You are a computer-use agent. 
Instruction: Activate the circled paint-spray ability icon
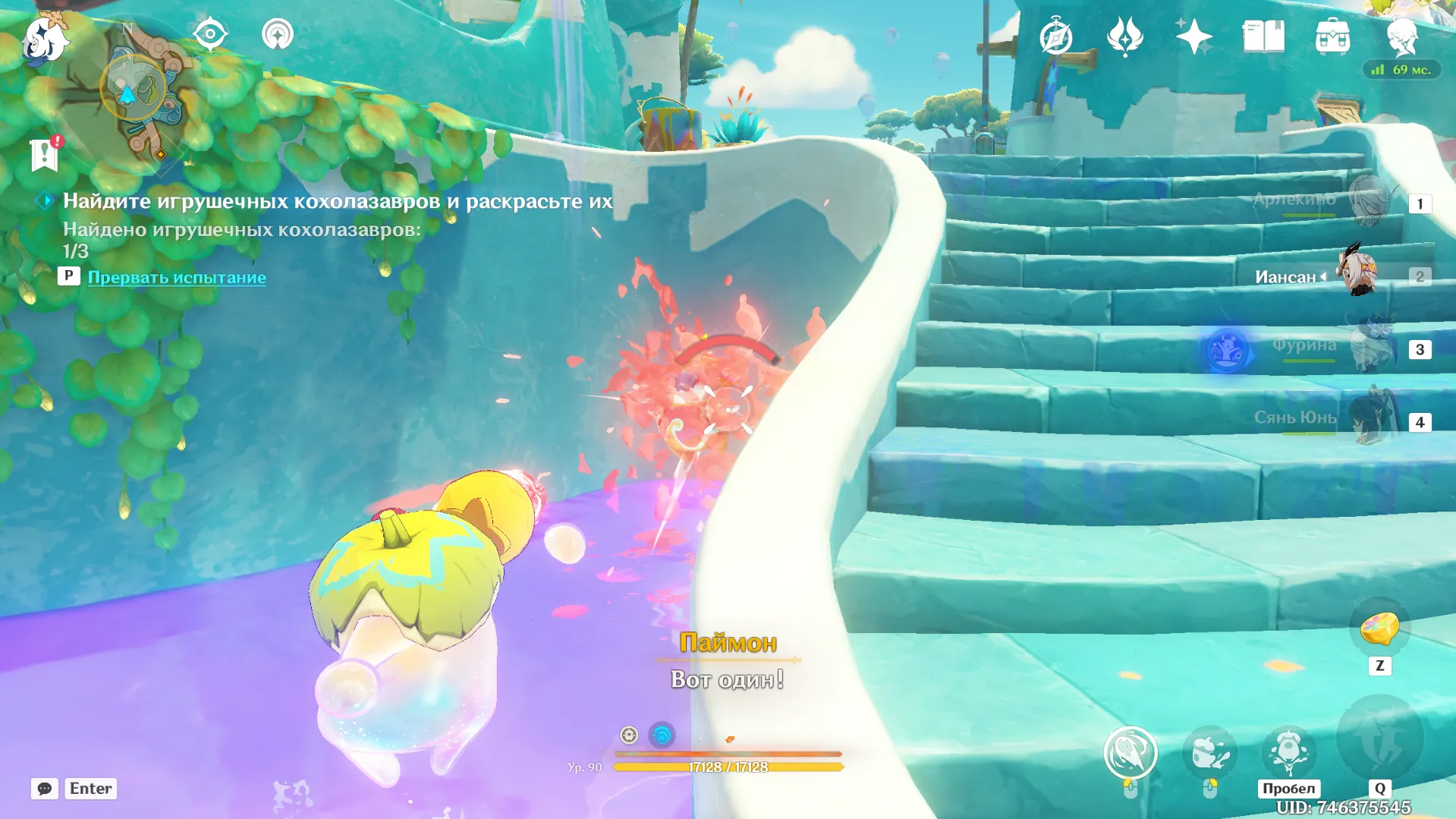(1131, 752)
